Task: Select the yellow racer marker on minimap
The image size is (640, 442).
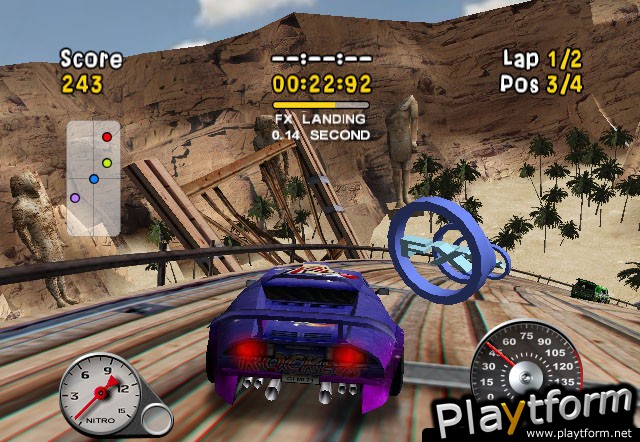Action: click(x=106, y=162)
